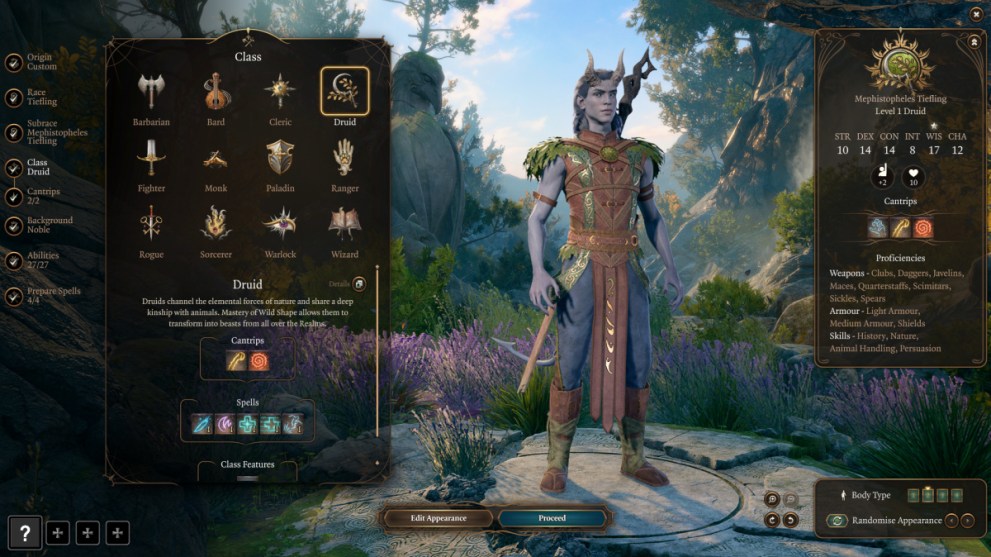Proceed with the character

click(552, 518)
